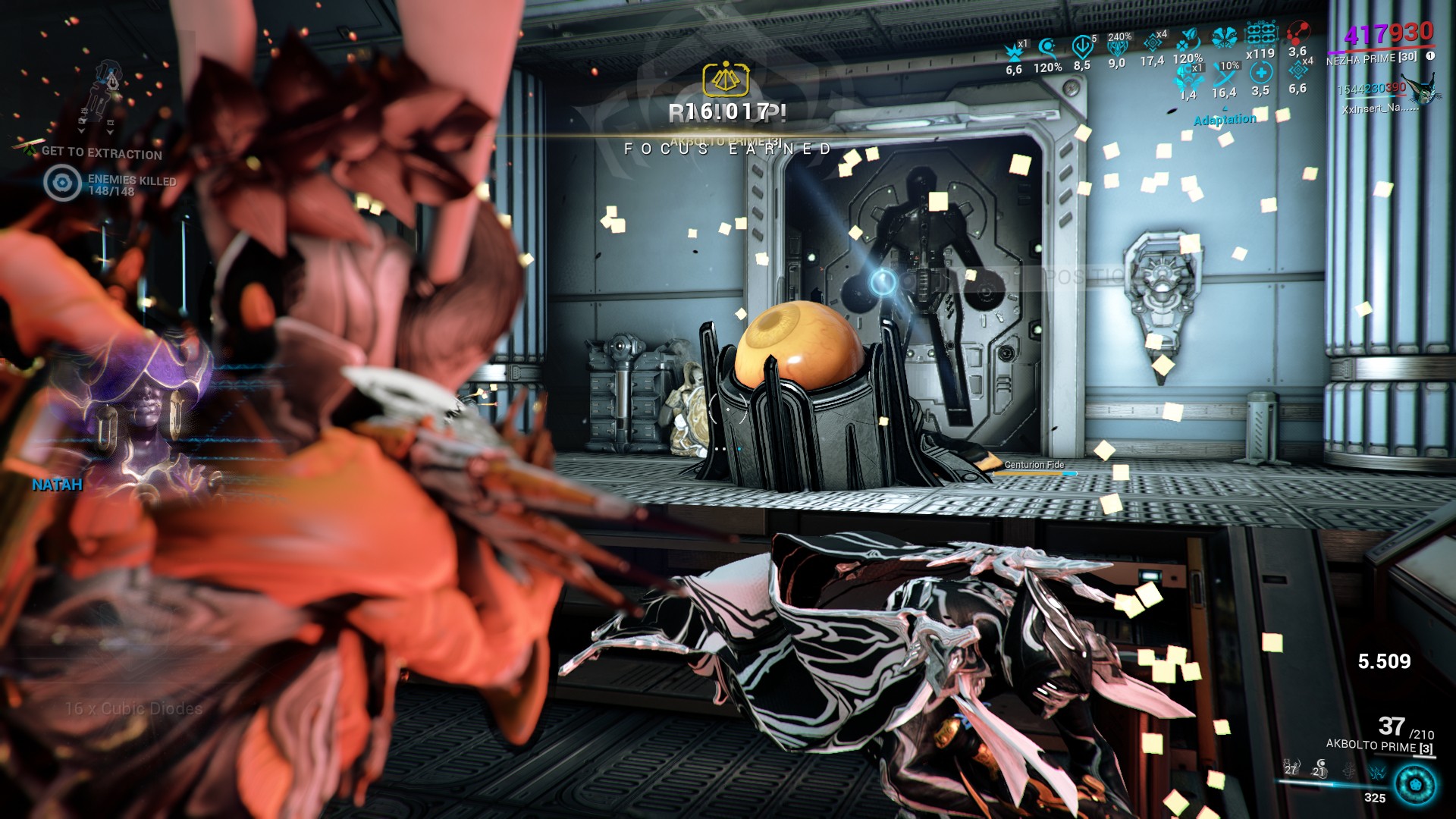The width and height of the screenshot is (1456, 819).
Task: Activate the blue spears fourth ability
Action: (1377, 770)
